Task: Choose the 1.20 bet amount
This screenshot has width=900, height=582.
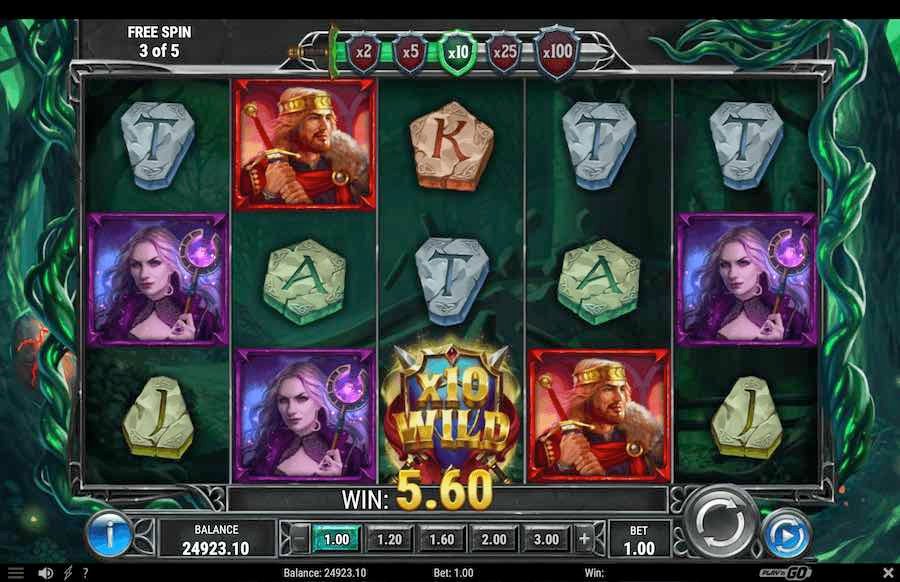Action: click(389, 539)
